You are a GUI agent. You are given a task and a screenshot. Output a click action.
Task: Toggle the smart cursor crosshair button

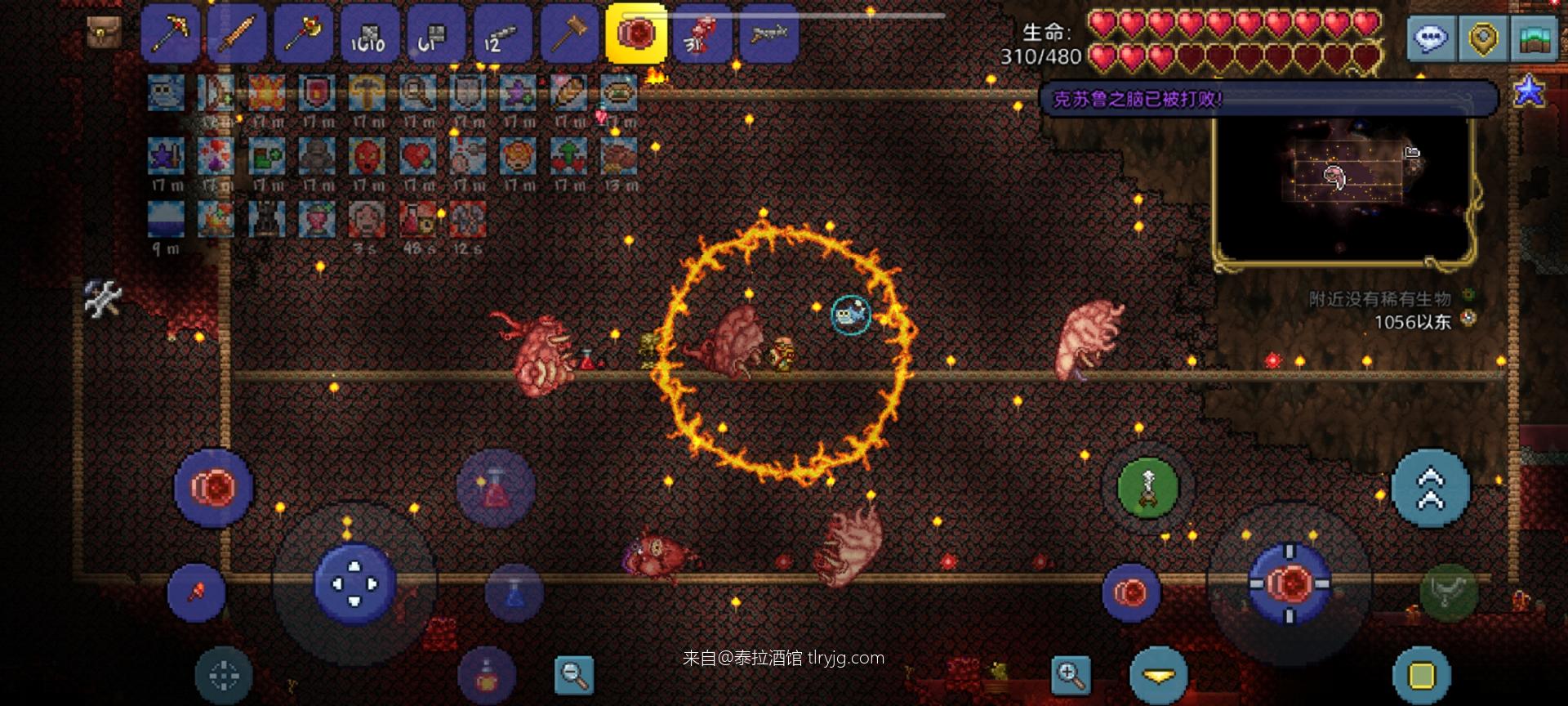point(224,676)
